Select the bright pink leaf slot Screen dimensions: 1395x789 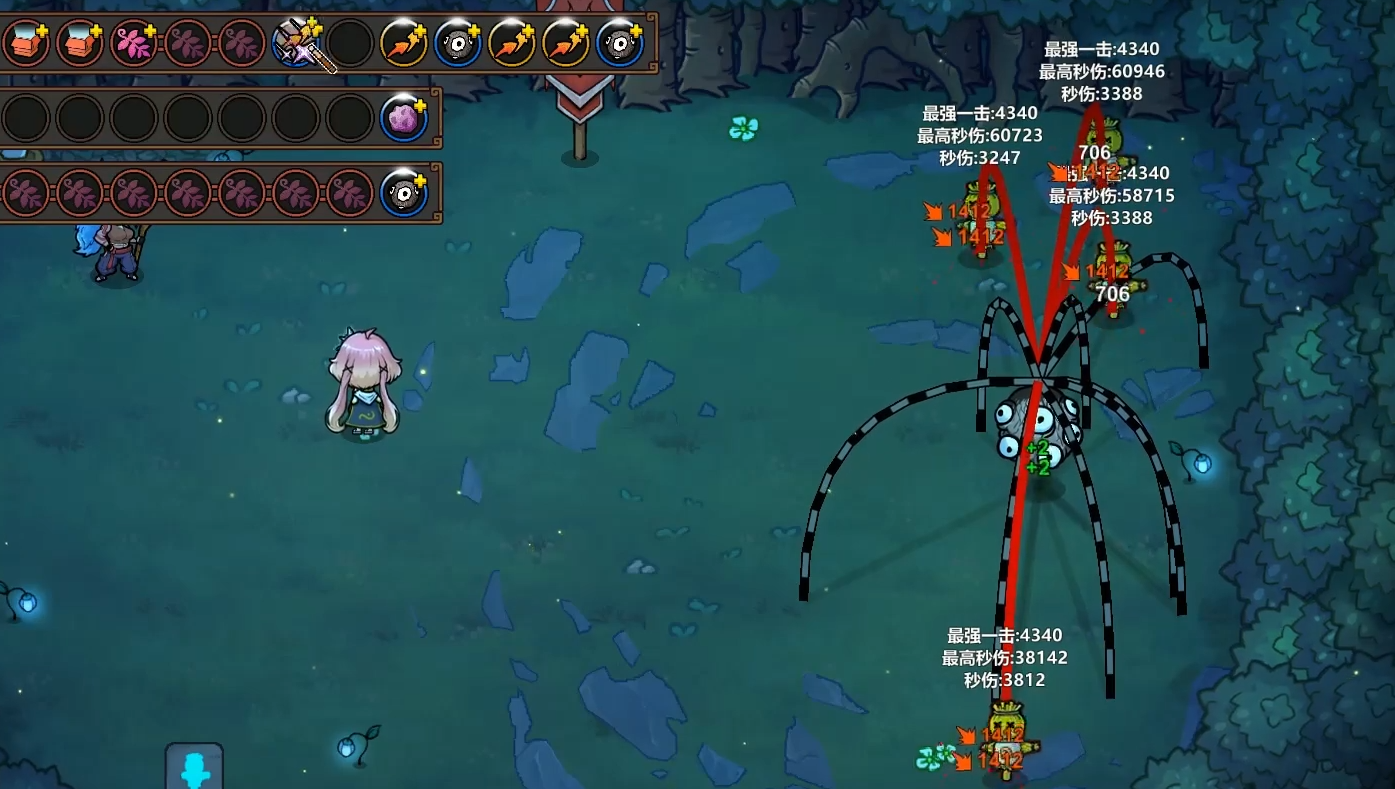(x=134, y=44)
